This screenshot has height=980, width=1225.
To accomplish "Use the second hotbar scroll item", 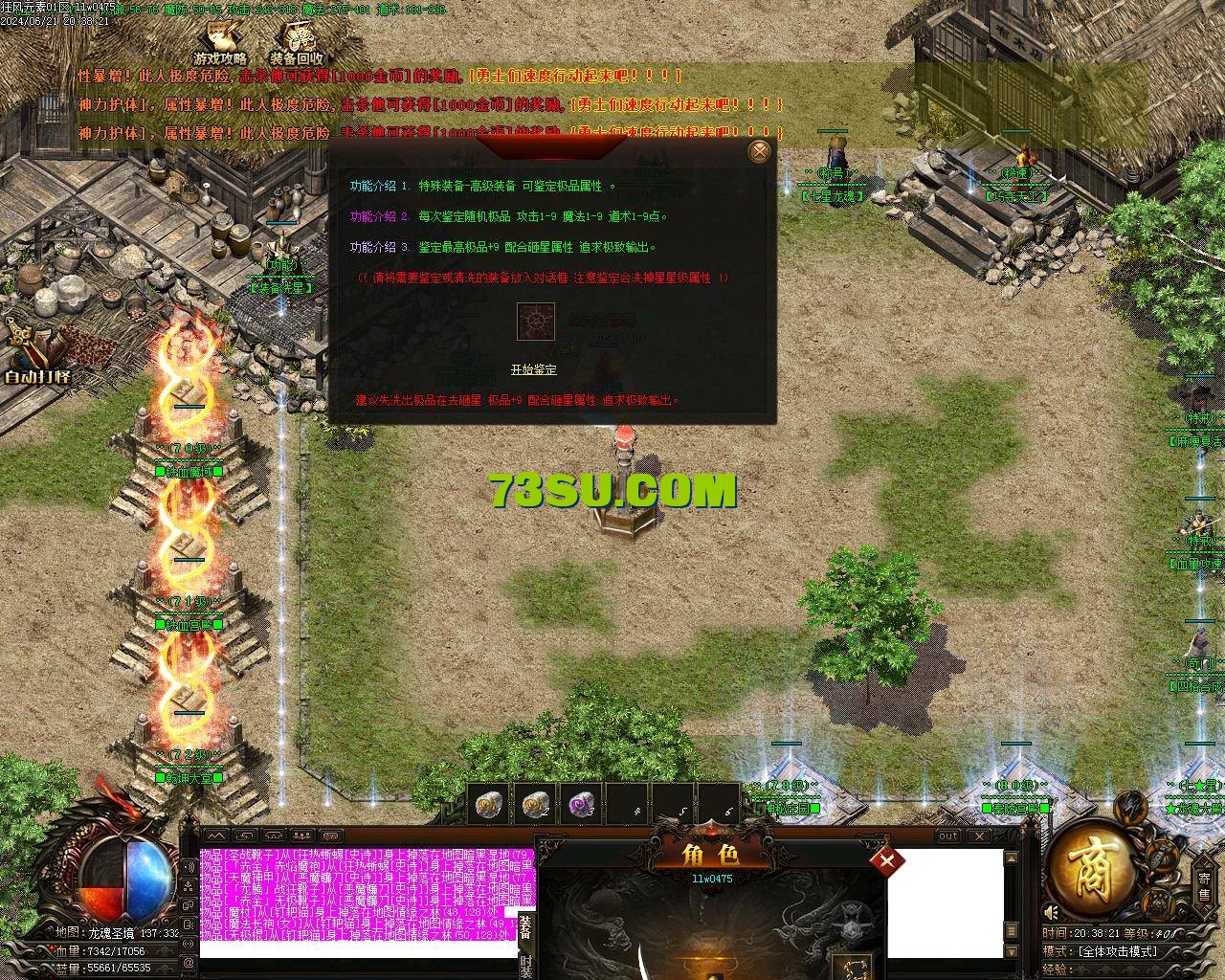I will click(535, 807).
